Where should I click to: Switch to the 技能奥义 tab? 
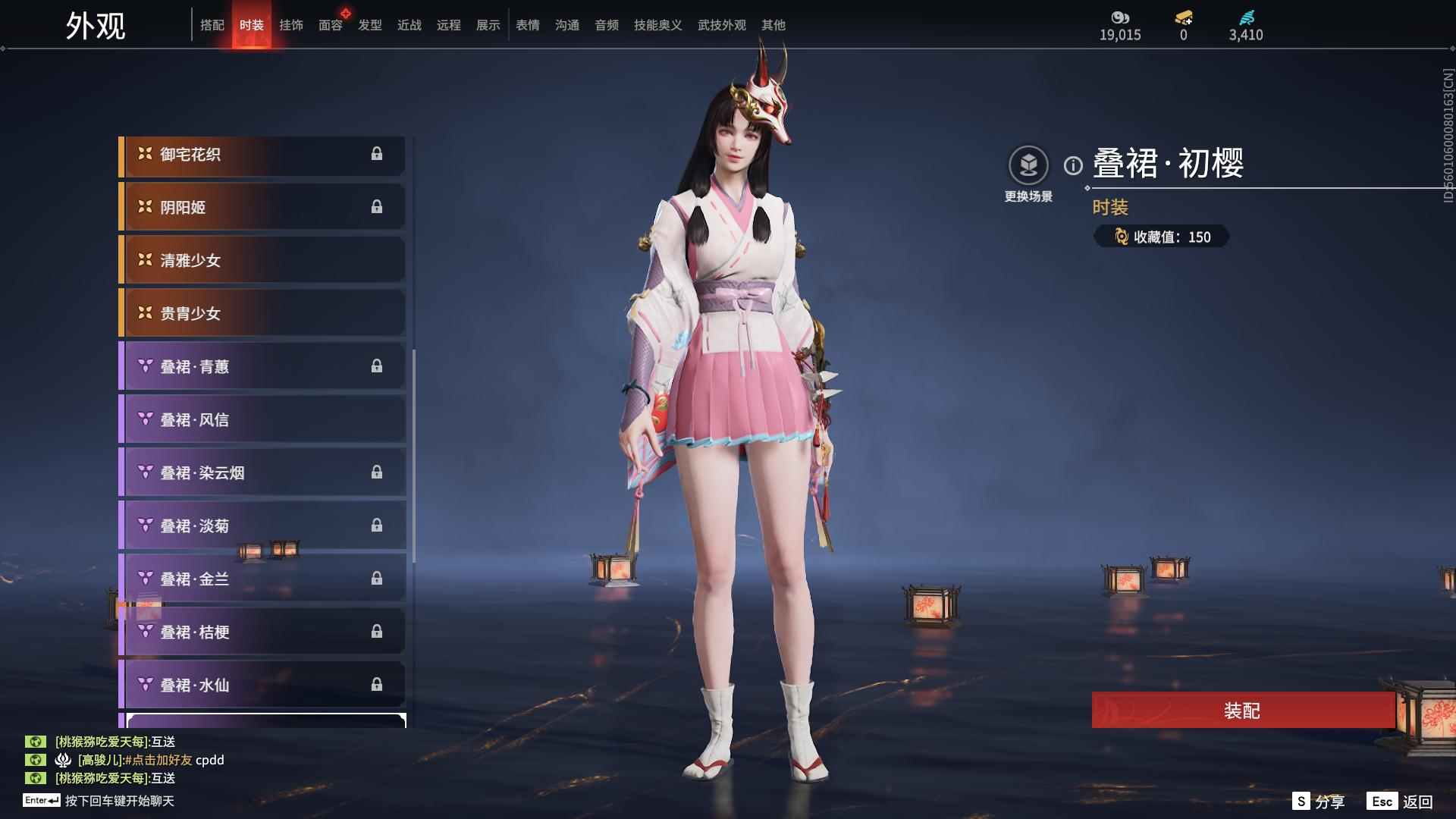point(657,24)
